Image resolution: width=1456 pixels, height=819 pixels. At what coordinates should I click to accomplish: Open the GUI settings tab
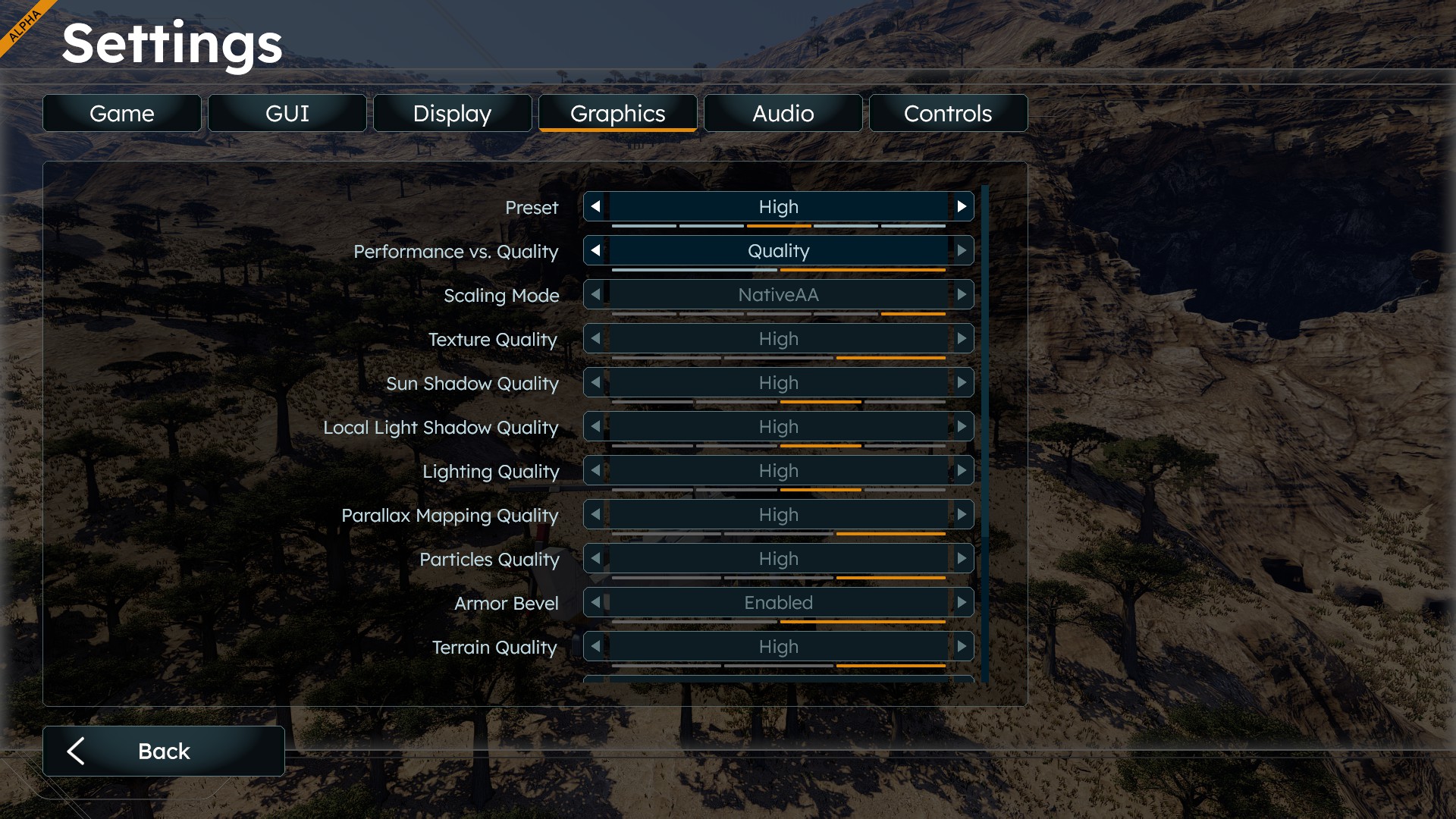(x=287, y=114)
